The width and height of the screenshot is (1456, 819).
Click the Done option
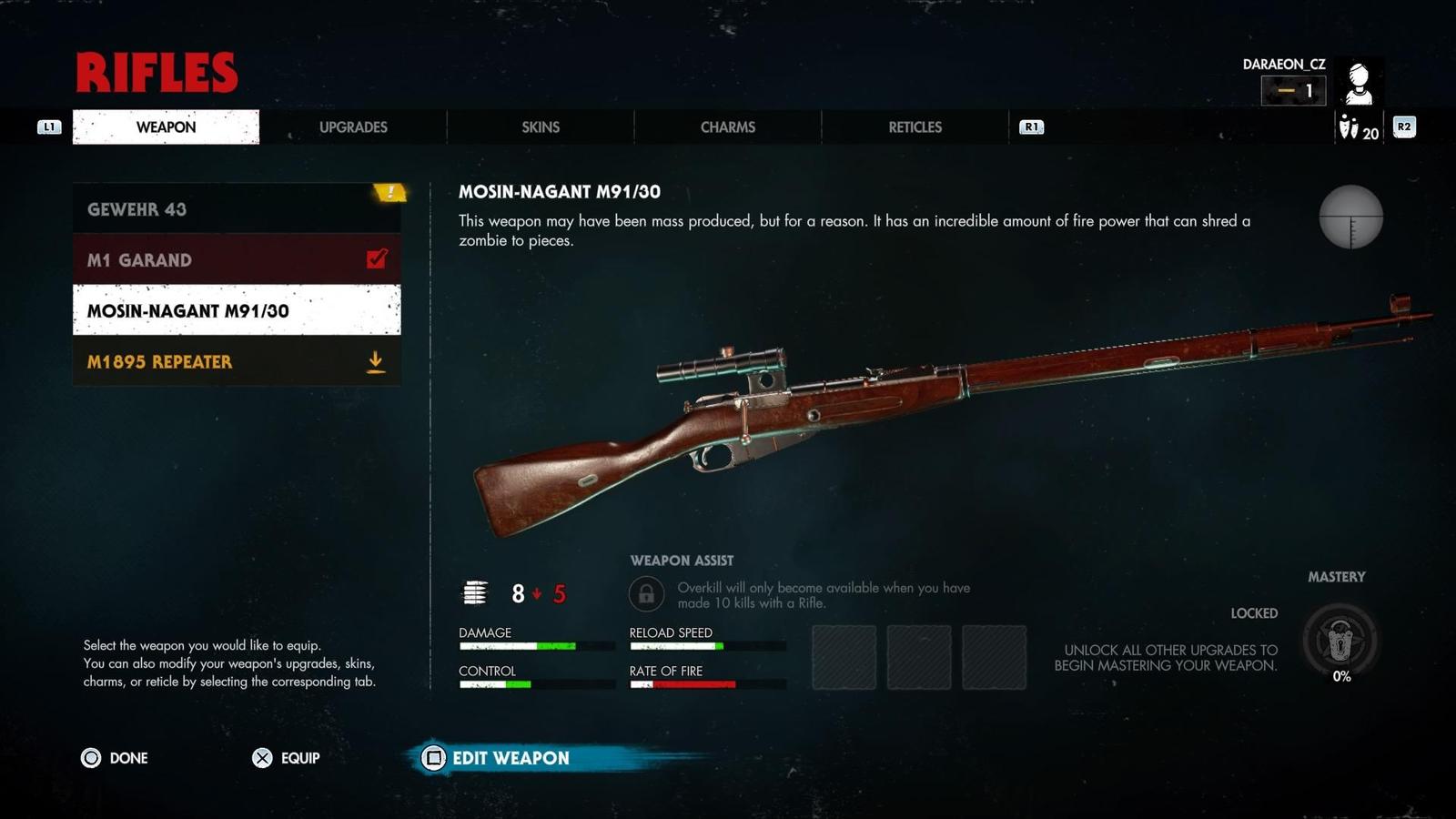coord(115,758)
